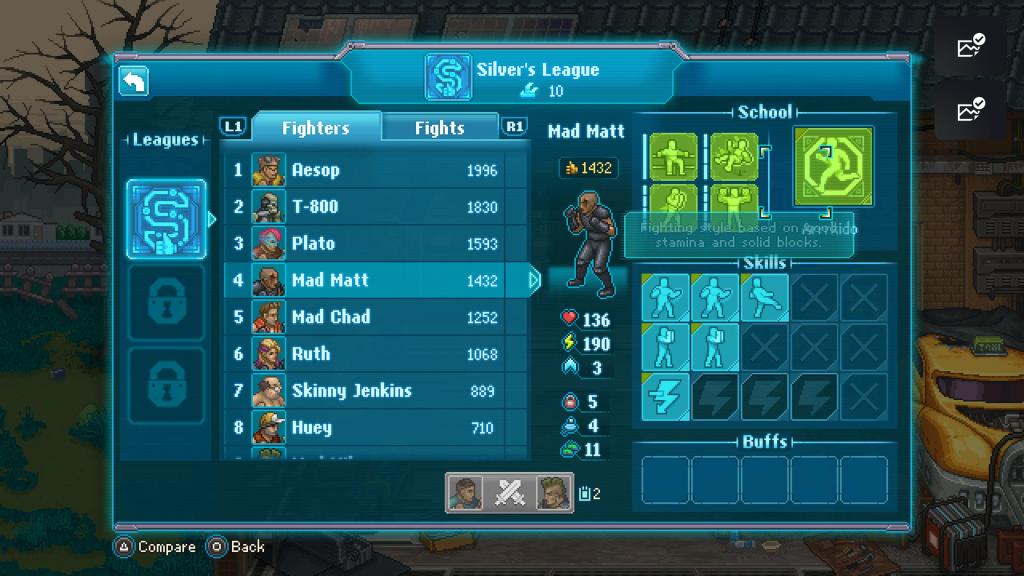Select the Silver's League emblem
This screenshot has width=1024, height=576.
[167, 219]
